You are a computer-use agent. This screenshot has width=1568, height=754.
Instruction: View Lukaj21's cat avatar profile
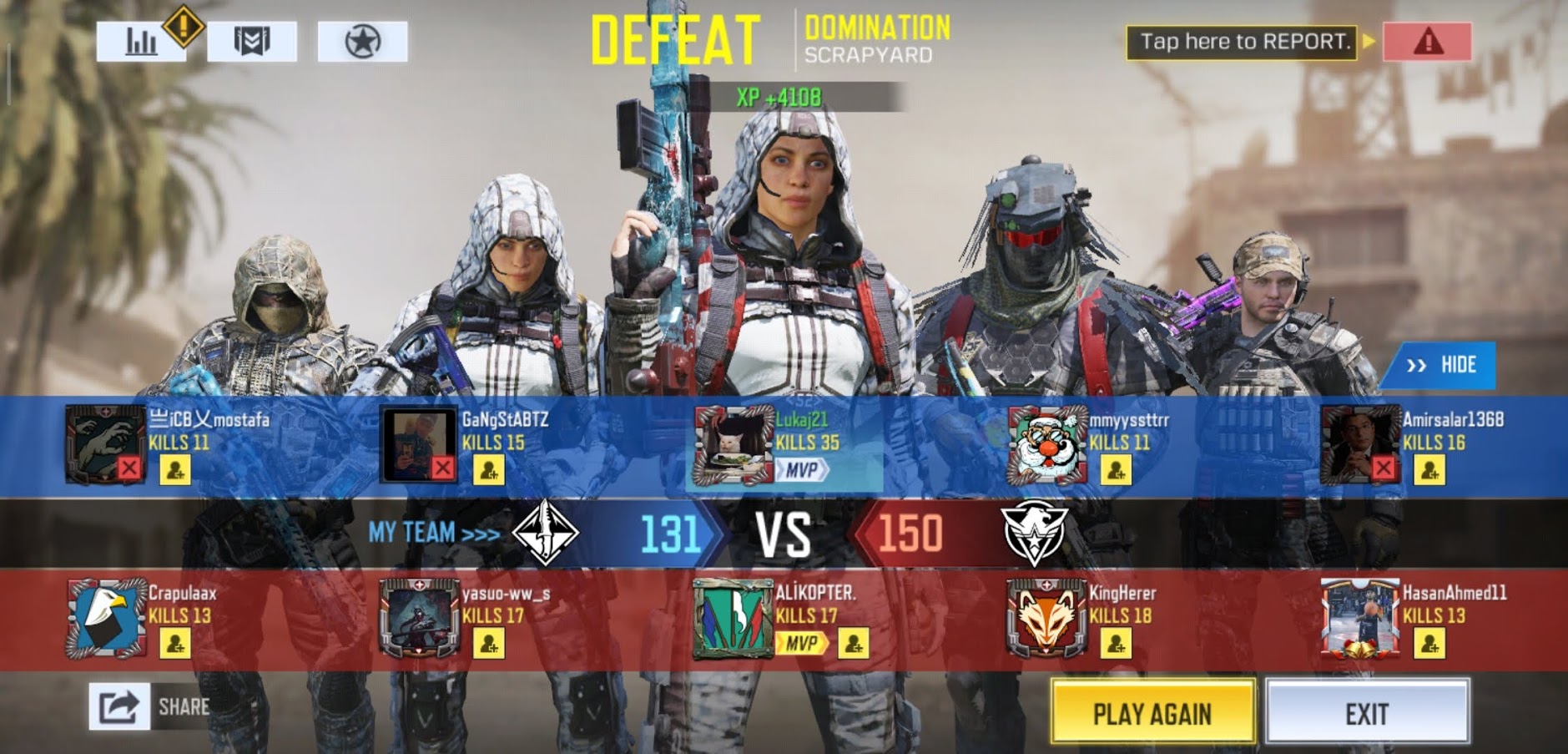pos(733,445)
